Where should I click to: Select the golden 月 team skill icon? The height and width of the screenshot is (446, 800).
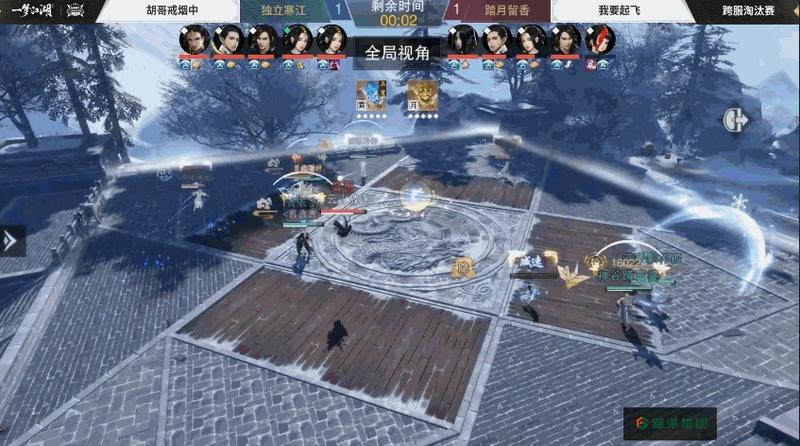[421, 94]
